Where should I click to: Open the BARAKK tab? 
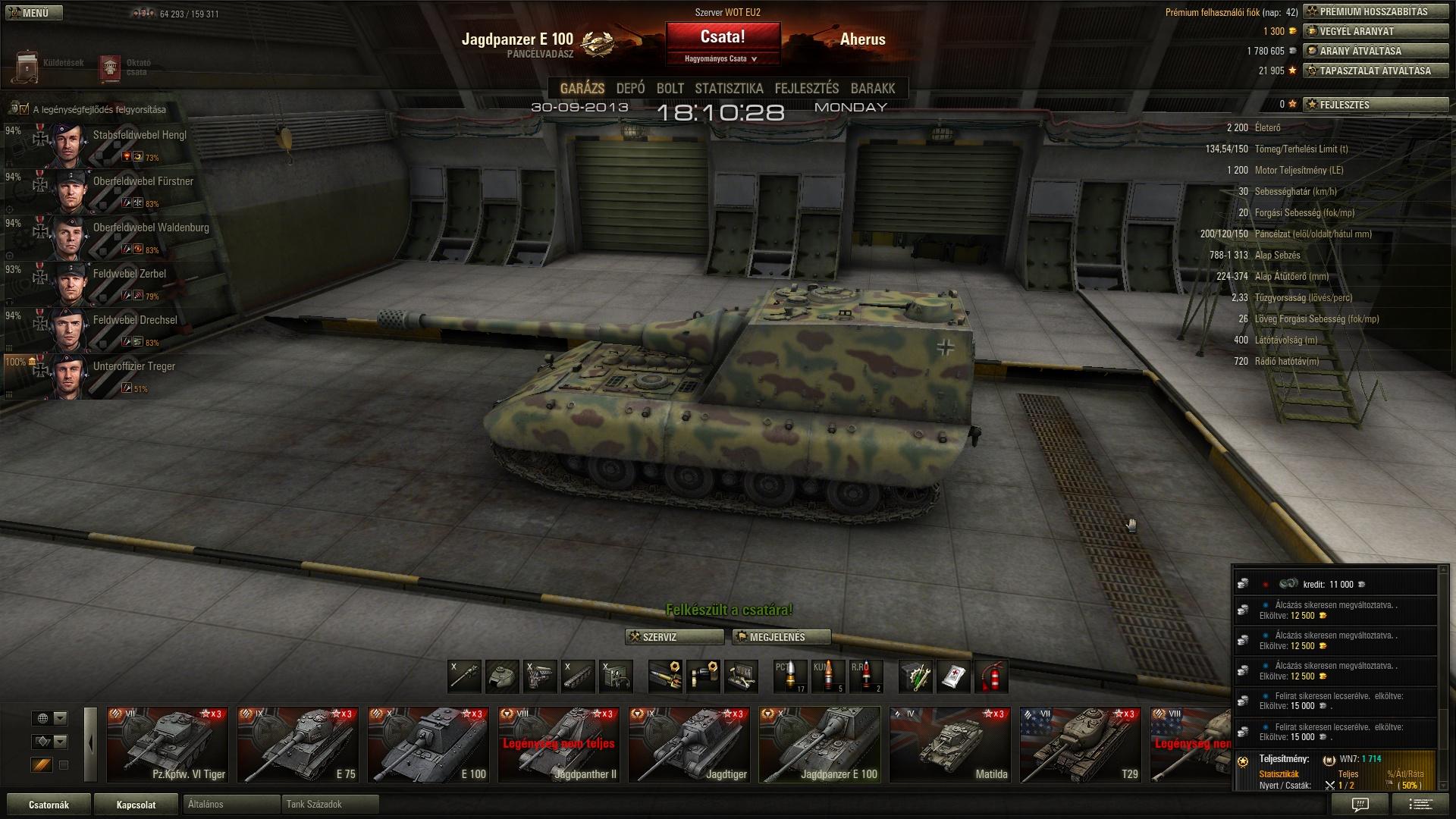coord(873,89)
